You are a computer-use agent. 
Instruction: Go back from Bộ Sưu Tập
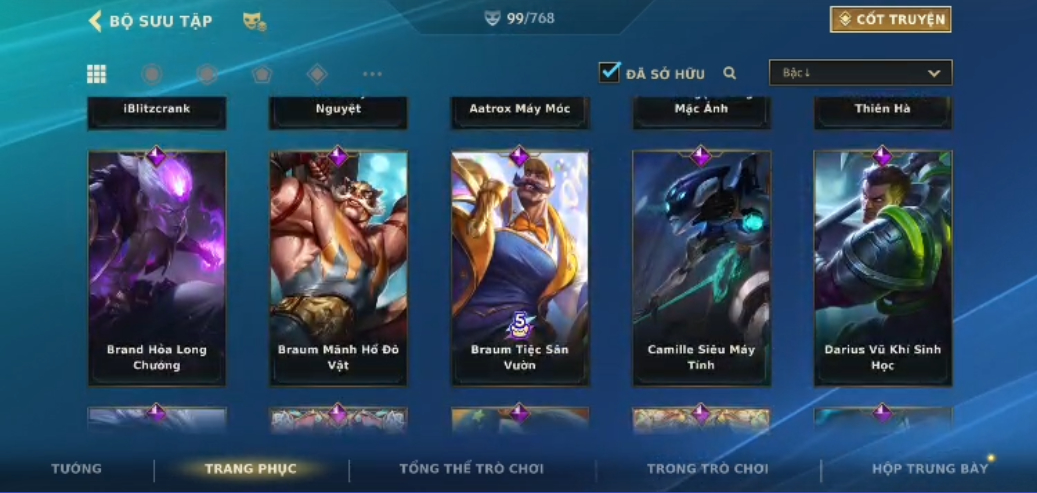click(x=96, y=21)
